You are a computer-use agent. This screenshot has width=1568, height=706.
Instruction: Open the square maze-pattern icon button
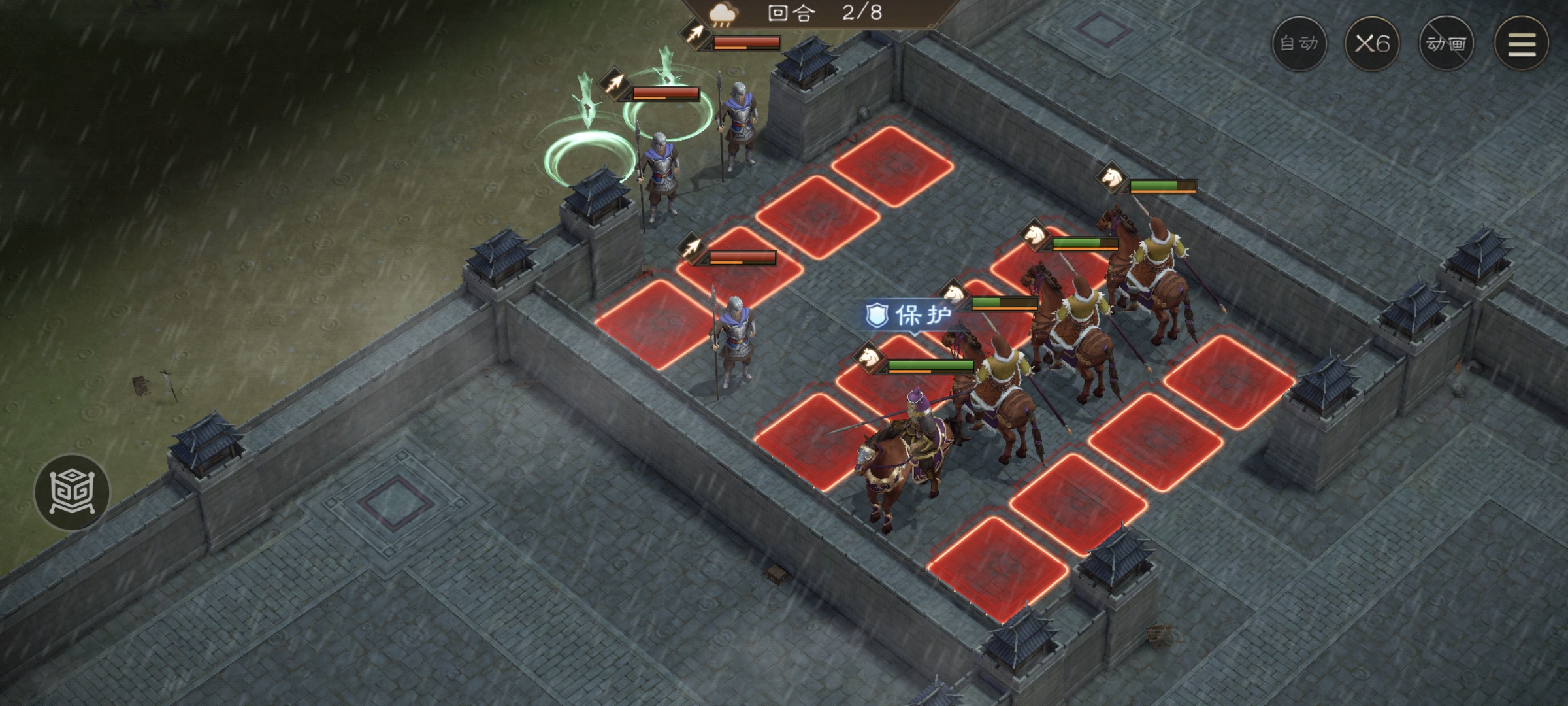coord(72,492)
